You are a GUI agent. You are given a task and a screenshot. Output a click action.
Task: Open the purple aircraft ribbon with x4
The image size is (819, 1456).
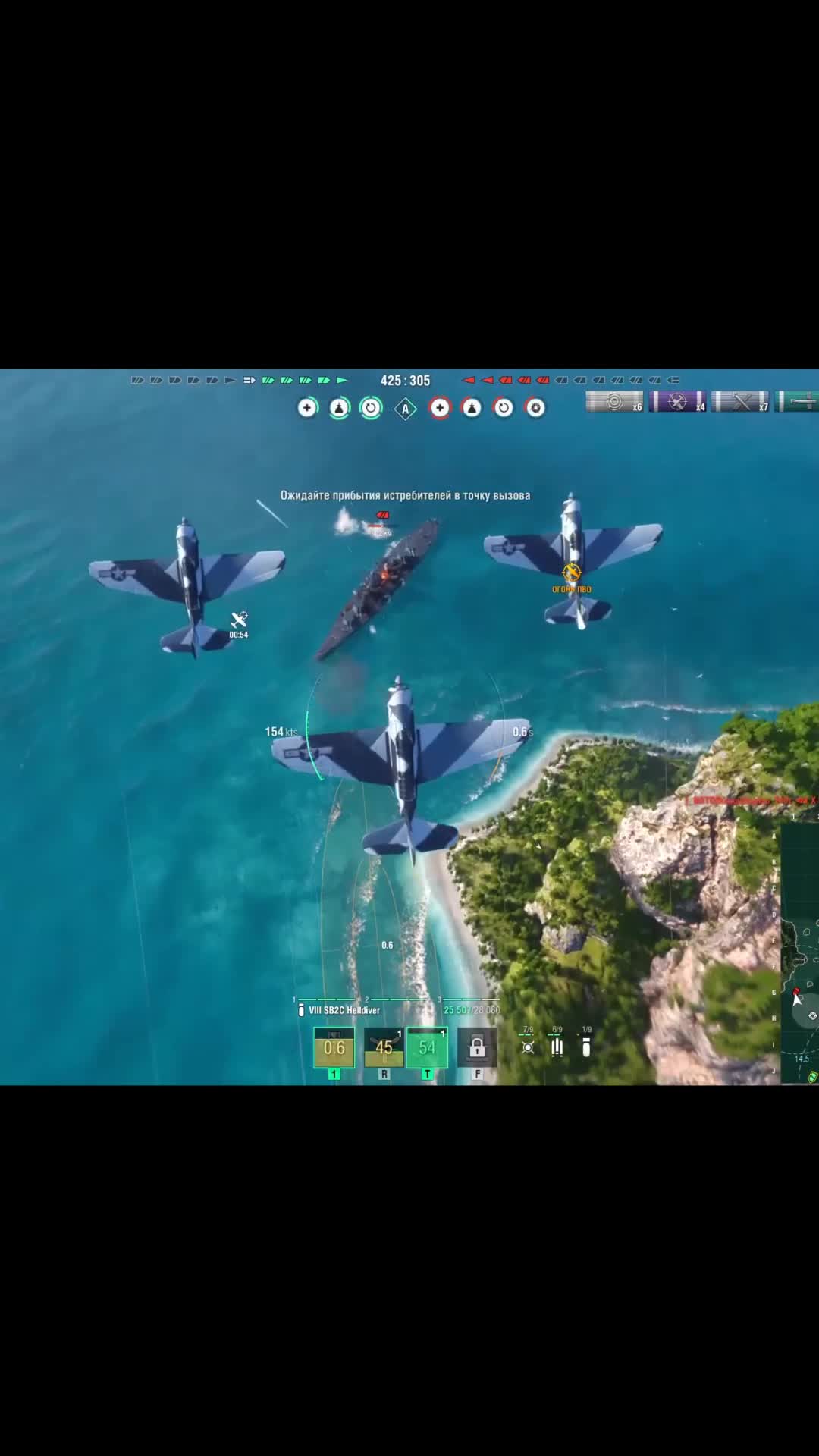(x=677, y=402)
